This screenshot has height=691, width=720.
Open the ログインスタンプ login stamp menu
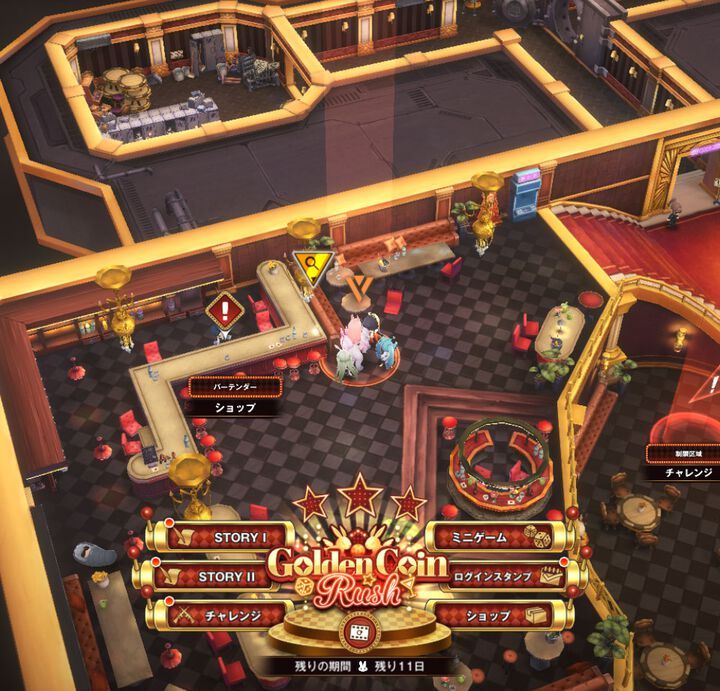(x=497, y=576)
